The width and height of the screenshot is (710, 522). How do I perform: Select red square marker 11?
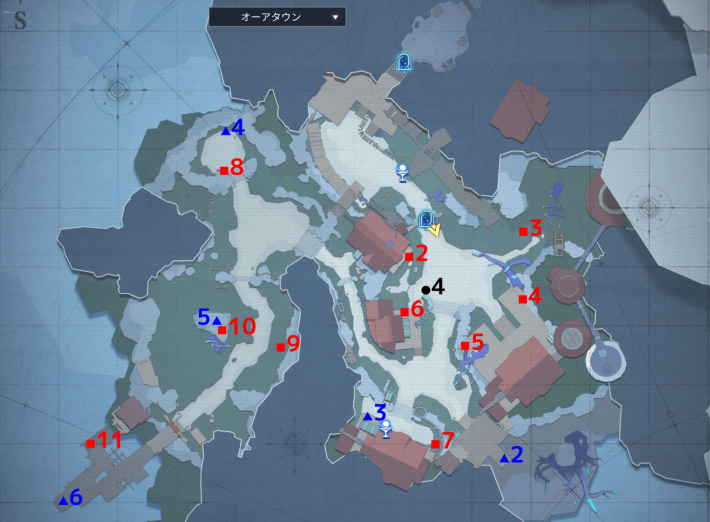click(x=91, y=443)
